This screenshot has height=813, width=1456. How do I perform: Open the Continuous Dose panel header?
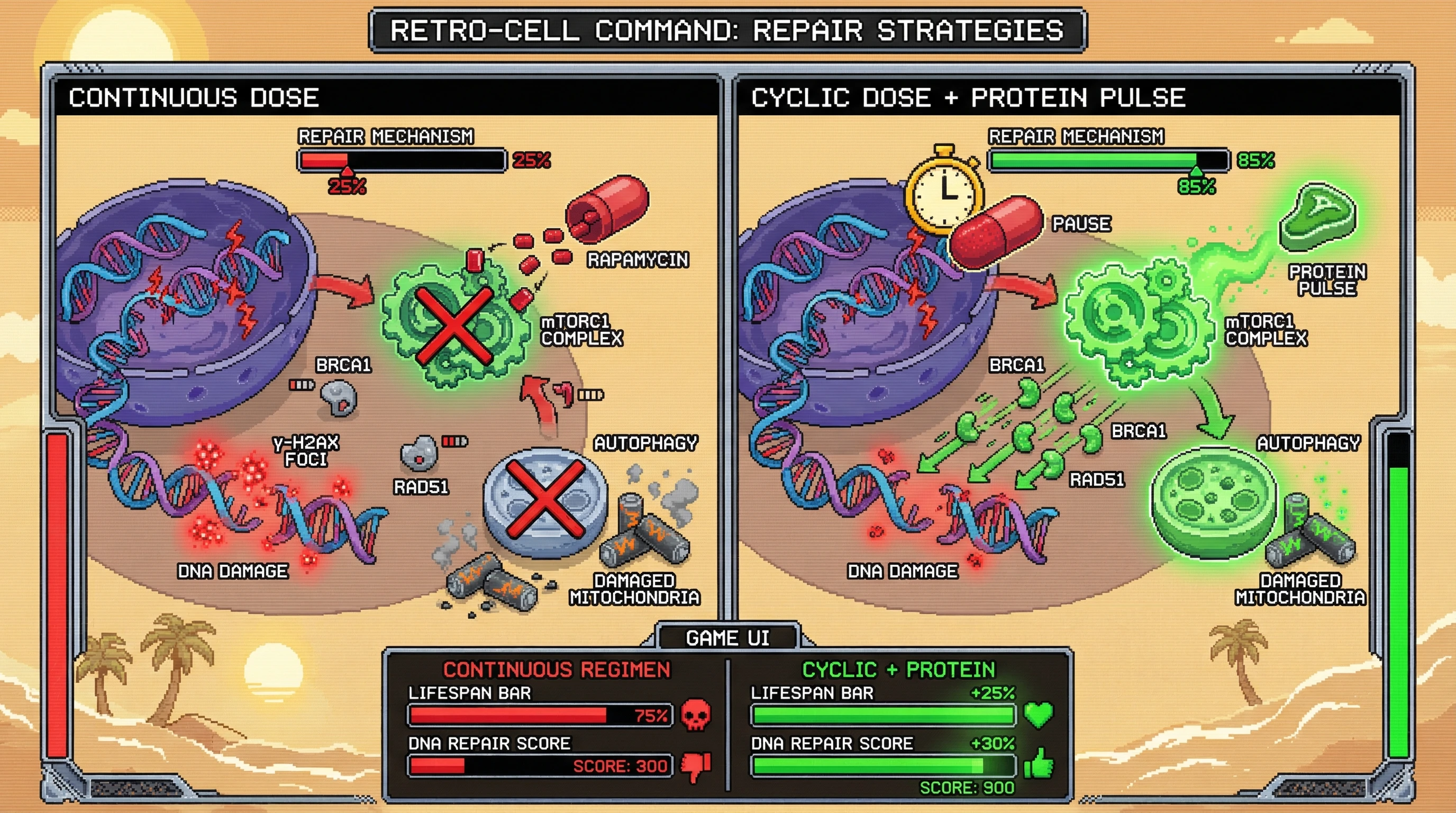click(x=193, y=98)
